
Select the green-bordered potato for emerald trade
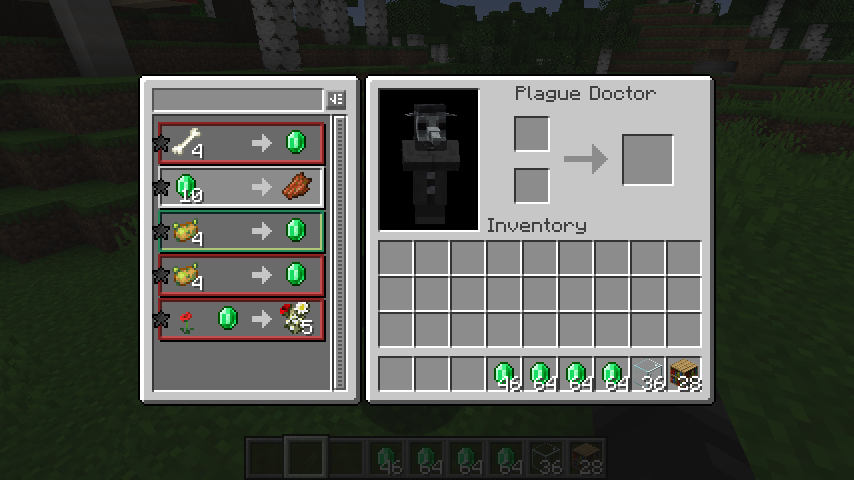point(241,231)
